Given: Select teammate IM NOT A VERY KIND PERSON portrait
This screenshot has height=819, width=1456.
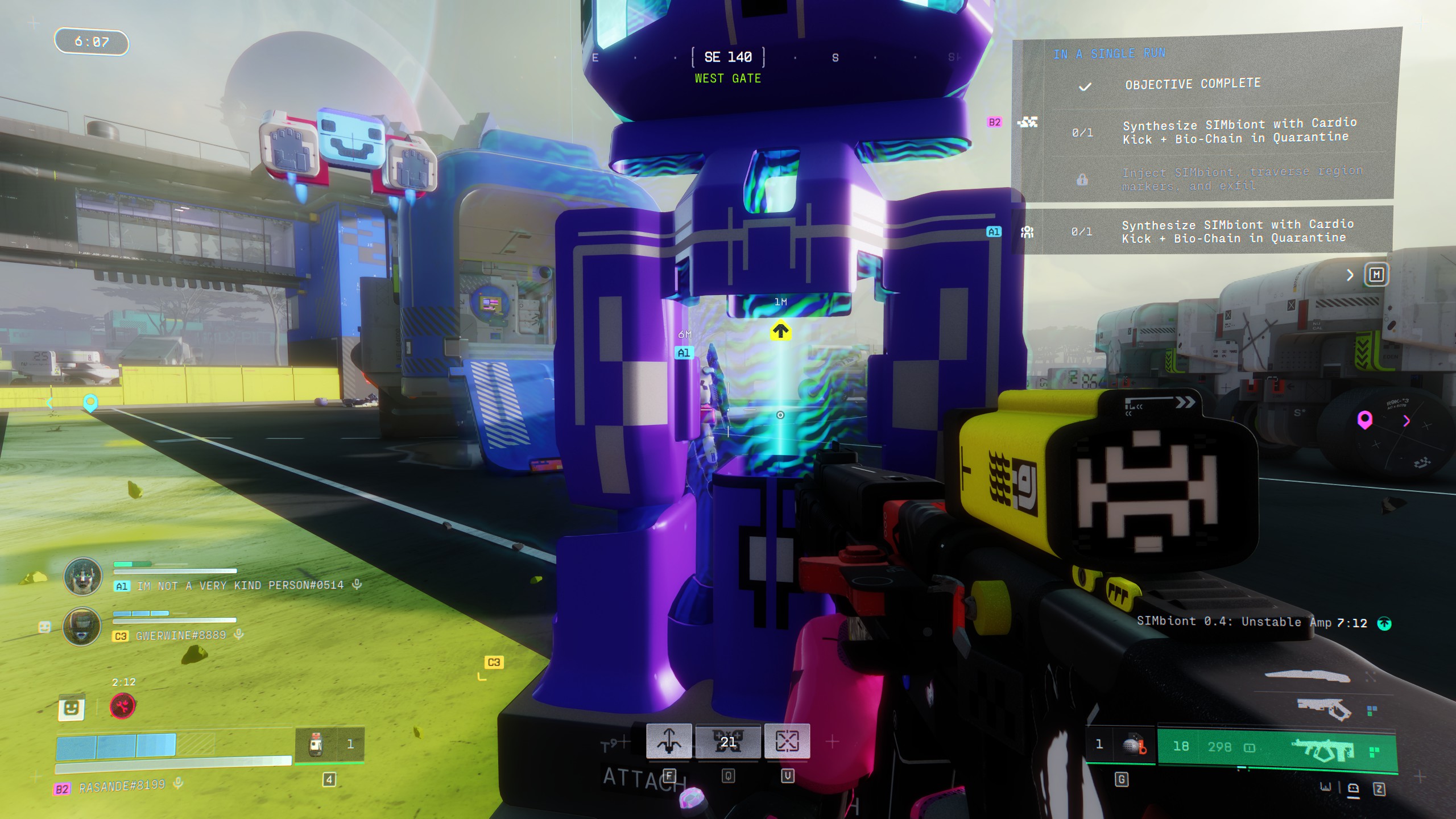Looking at the screenshot, I should [83, 576].
